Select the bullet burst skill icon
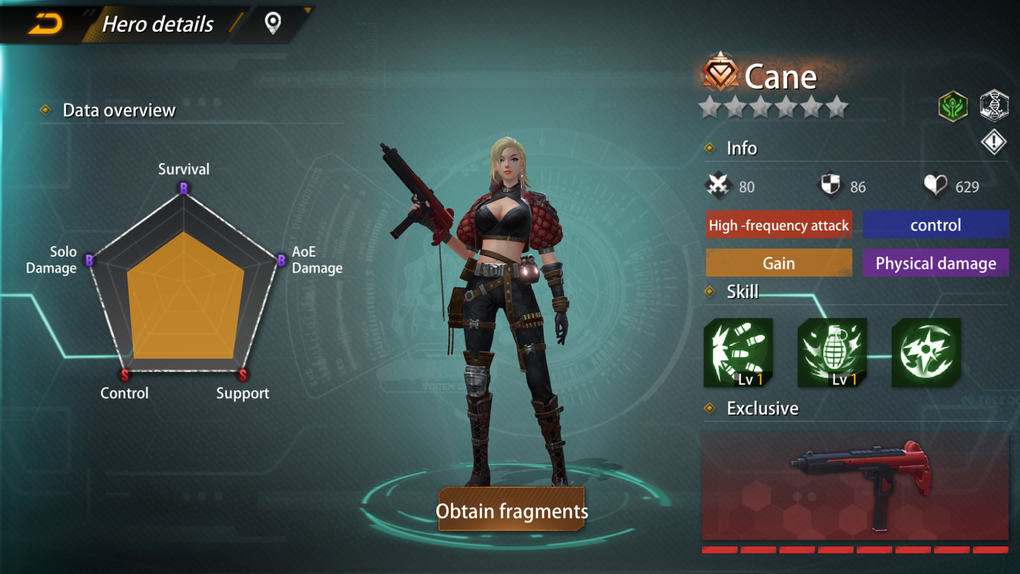This screenshot has width=1020, height=574. point(738,353)
